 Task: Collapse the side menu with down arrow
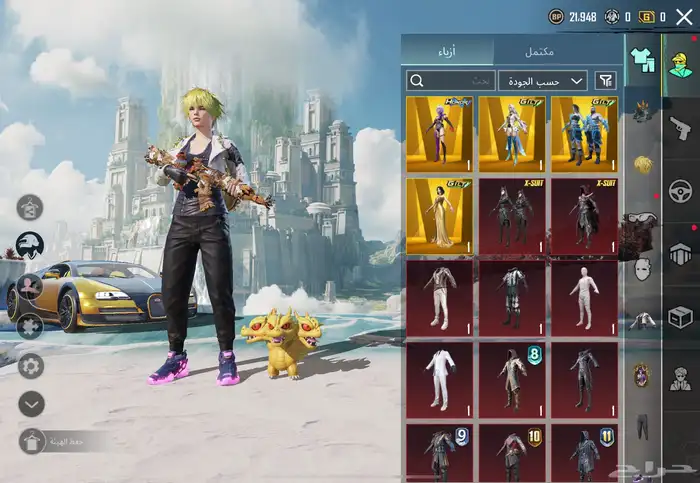click(x=31, y=403)
